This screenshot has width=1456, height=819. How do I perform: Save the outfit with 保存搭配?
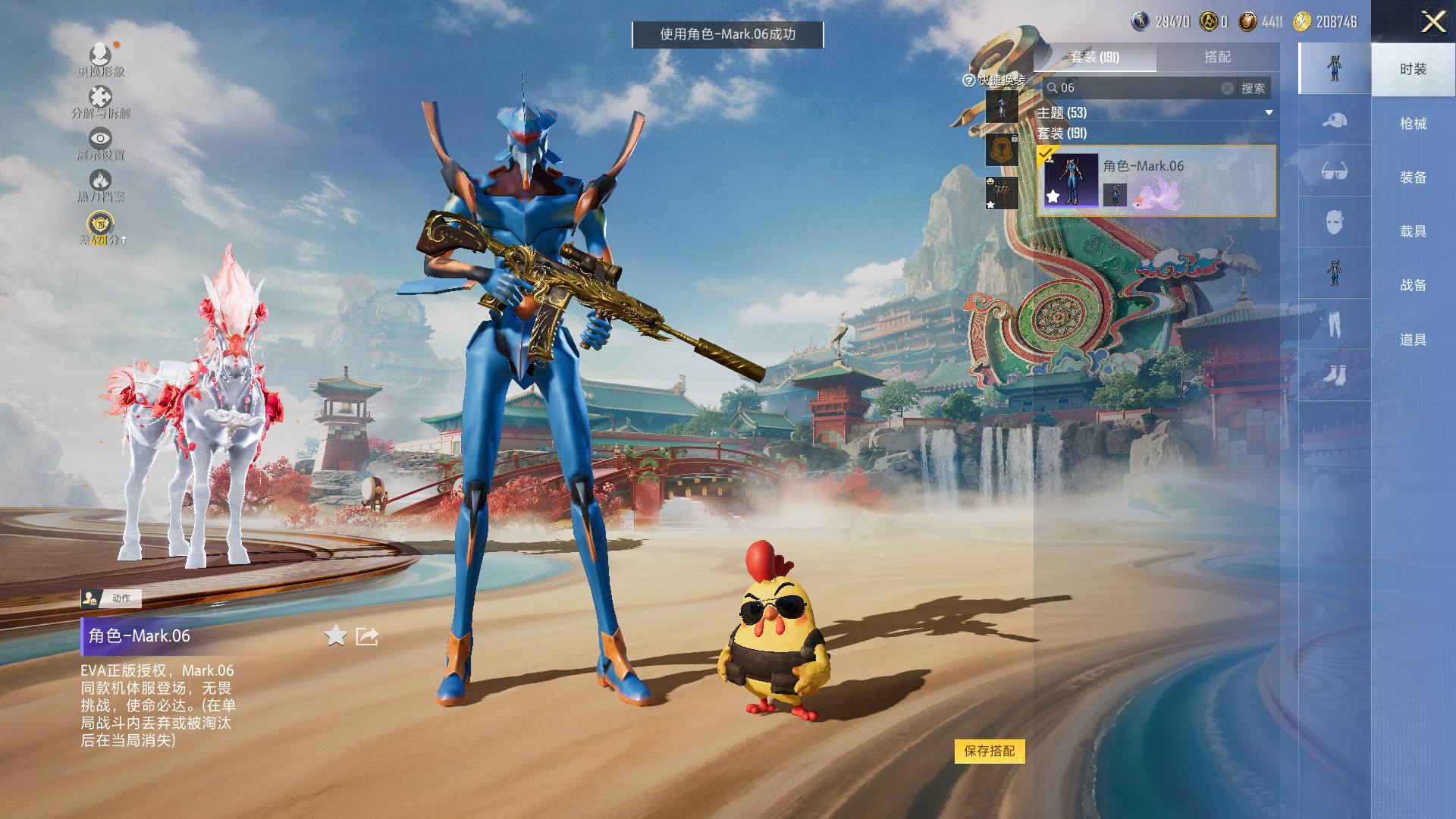[989, 751]
